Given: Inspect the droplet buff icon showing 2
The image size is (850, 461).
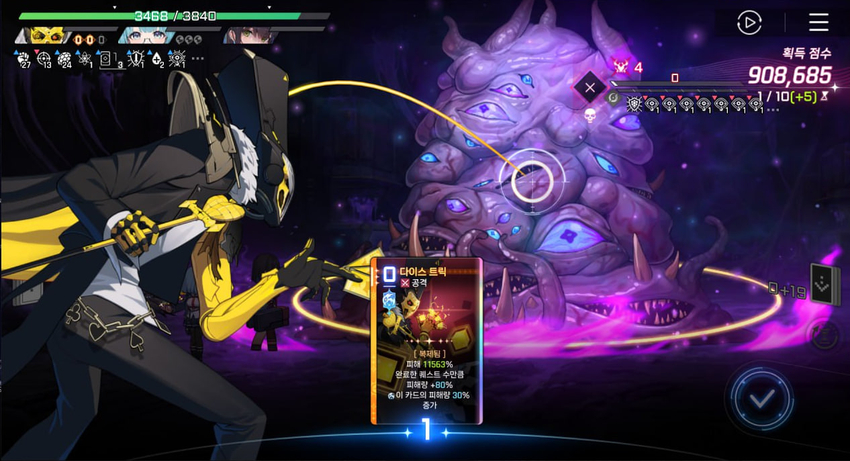Looking at the screenshot, I should pos(156,59).
